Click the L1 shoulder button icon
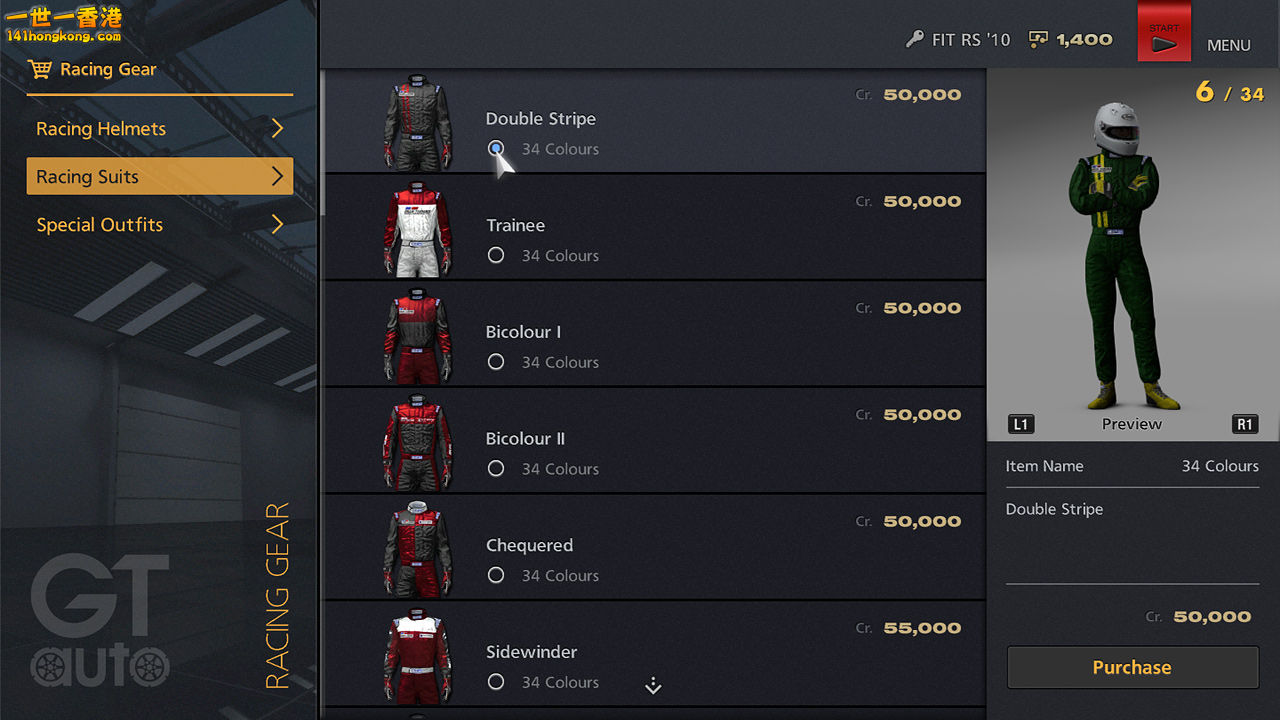Image resolution: width=1280 pixels, height=720 pixels. click(1020, 424)
